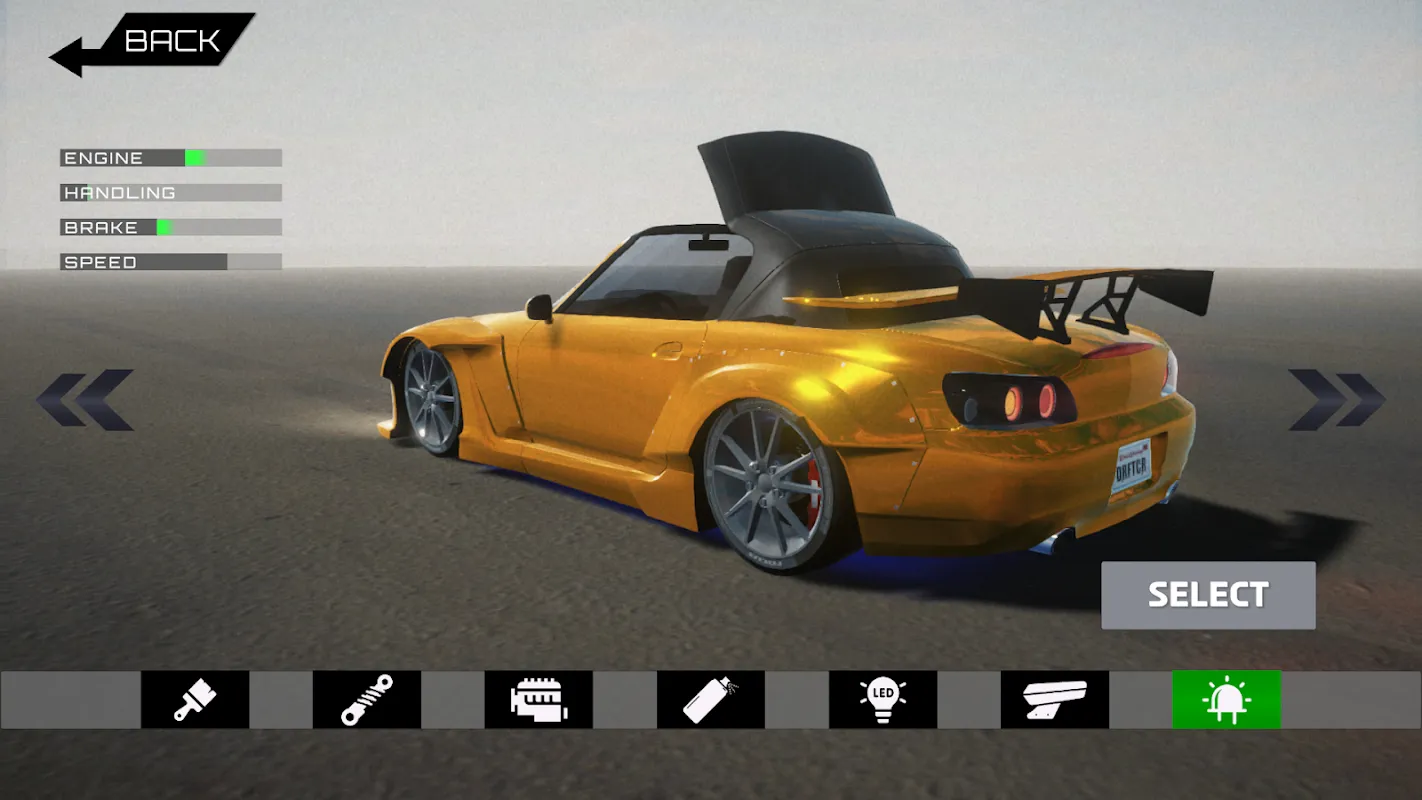Go back using the BACK arrow button

(150, 42)
